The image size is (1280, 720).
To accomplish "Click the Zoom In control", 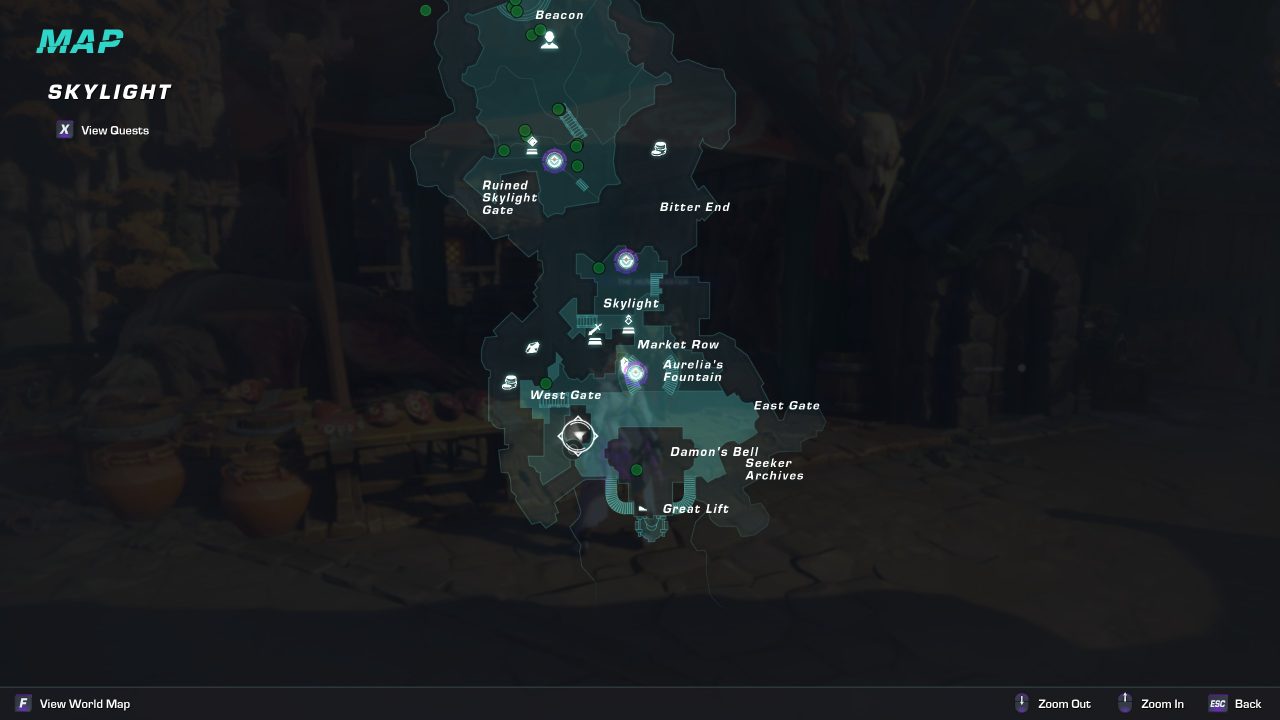I will (1150, 703).
